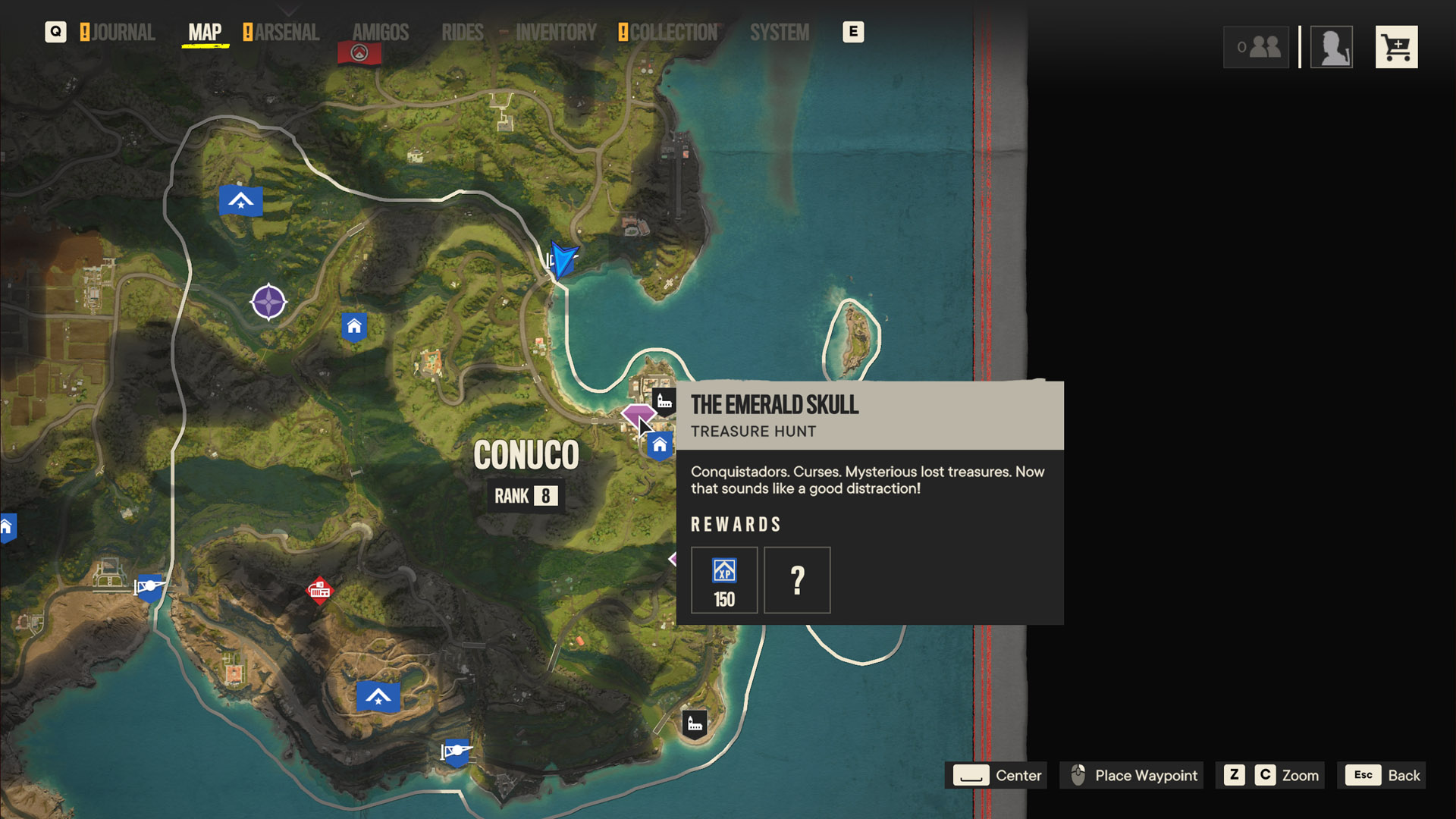Click the Center map control

point(996,775)
